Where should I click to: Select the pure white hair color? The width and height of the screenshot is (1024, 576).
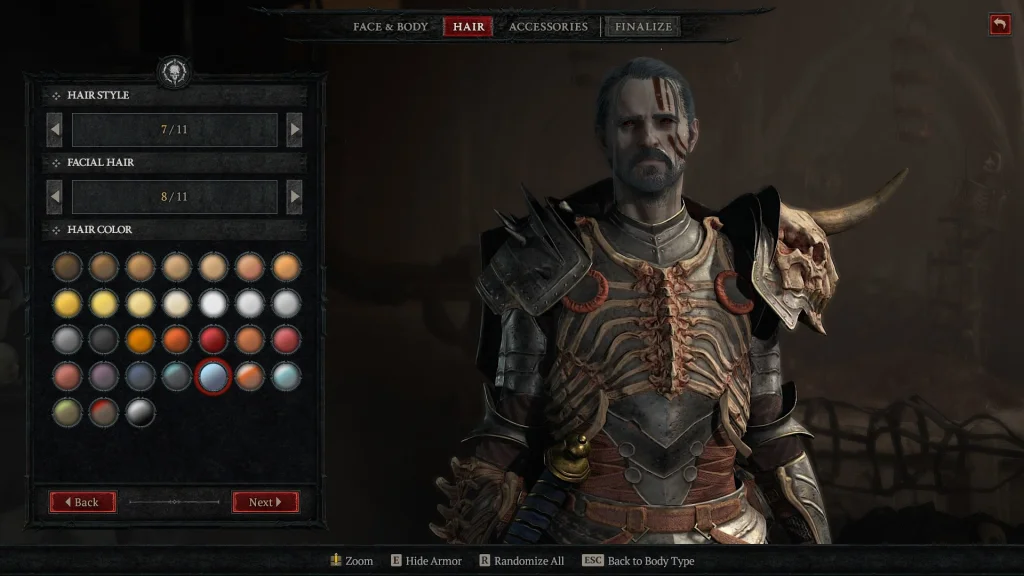click(213, 303)
